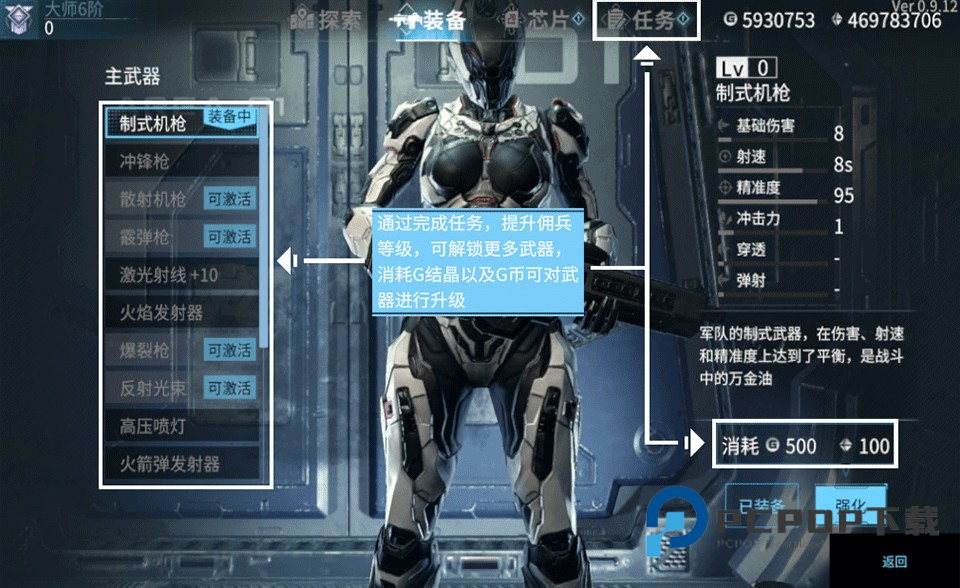Click the 强化 upgrade button

click(x=851, y=504)
